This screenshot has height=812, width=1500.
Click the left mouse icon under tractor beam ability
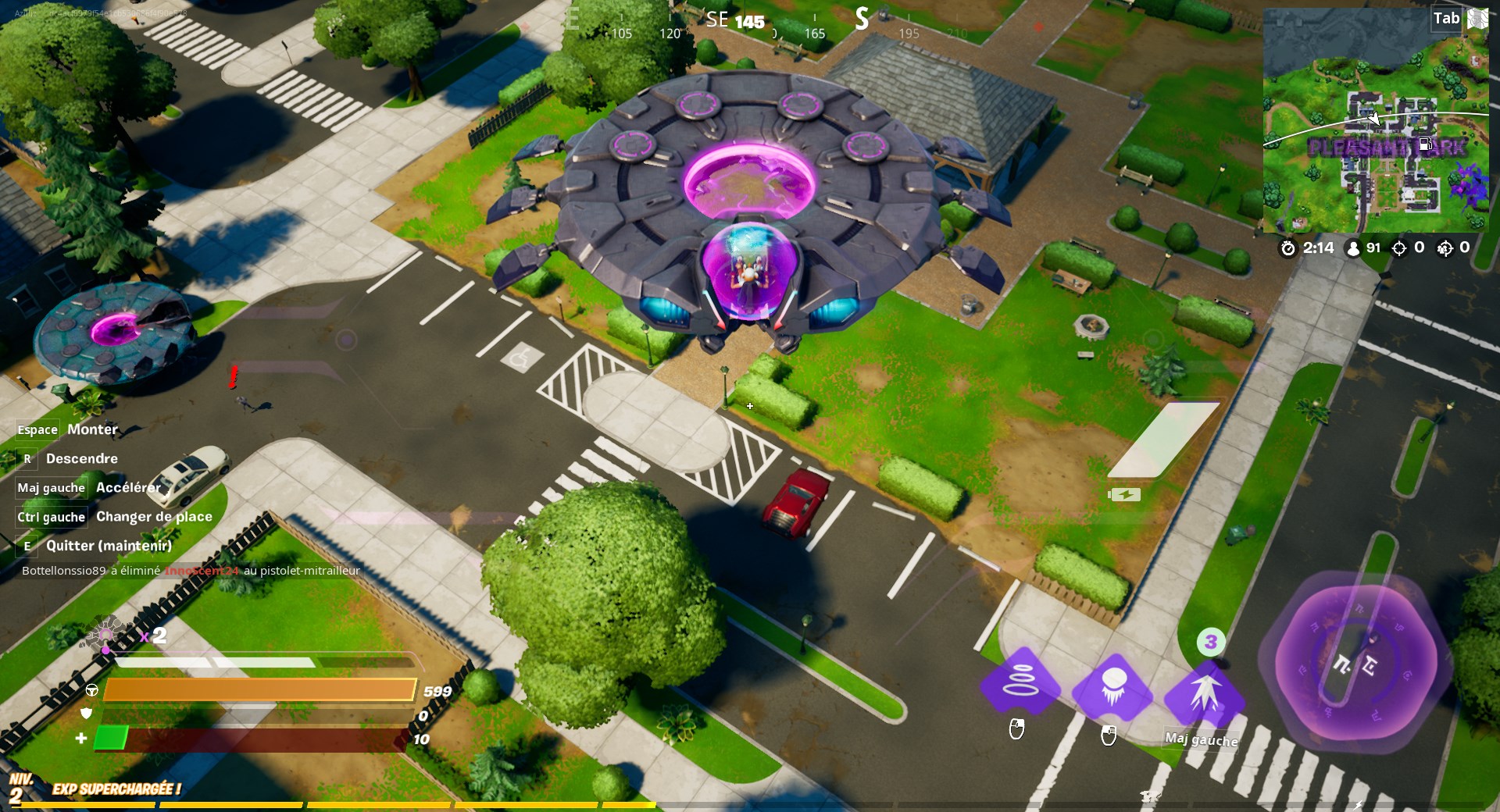click(x=1017, y=730)
